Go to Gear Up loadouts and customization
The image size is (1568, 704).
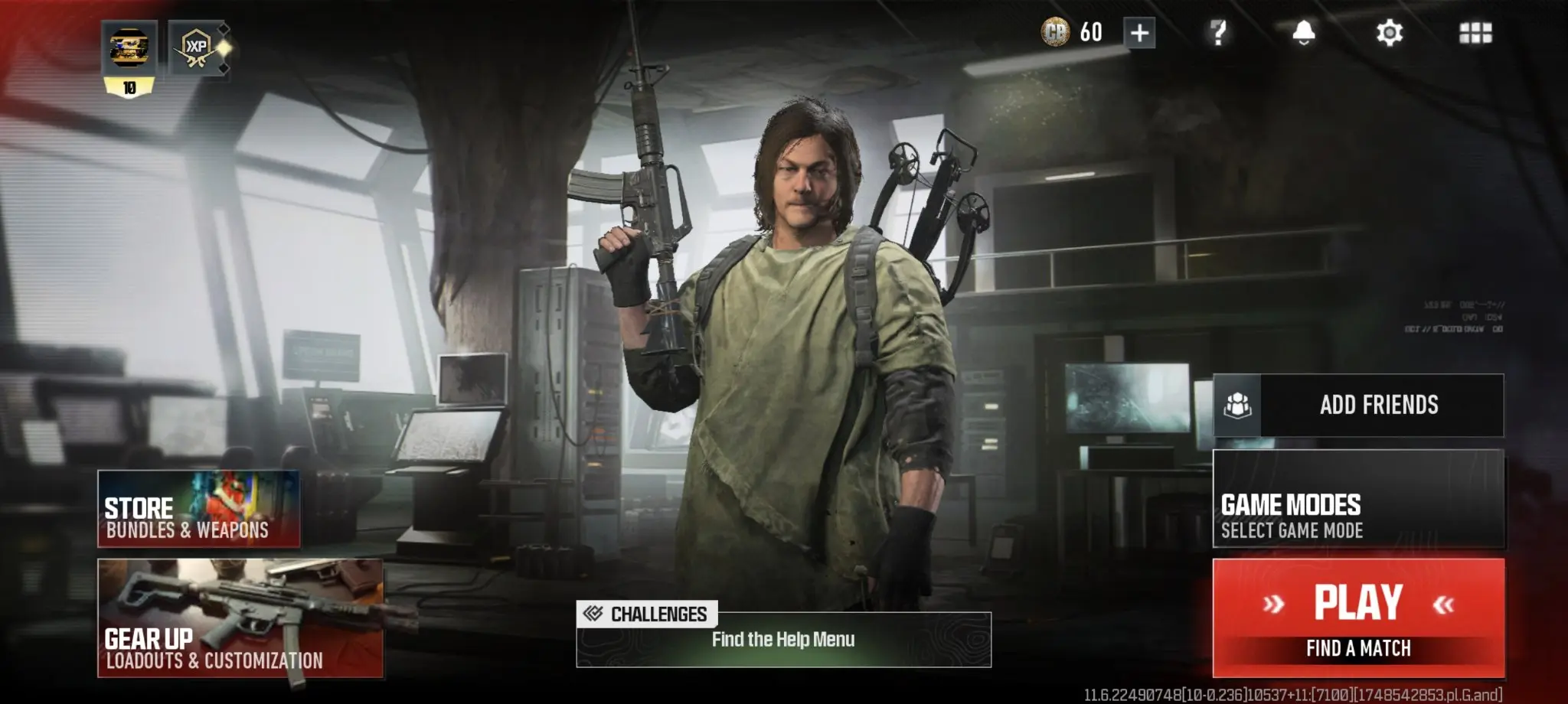[240, 618]
